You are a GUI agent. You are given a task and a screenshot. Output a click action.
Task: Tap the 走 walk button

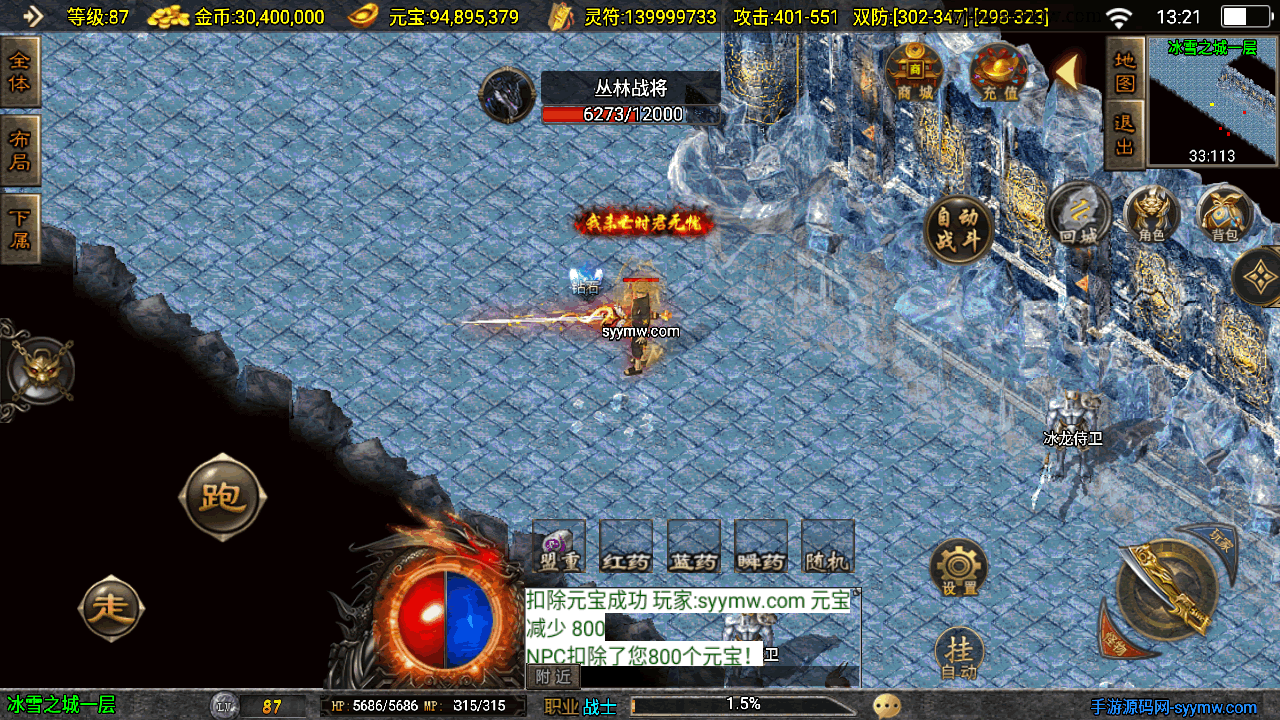(x=111, y=607)
